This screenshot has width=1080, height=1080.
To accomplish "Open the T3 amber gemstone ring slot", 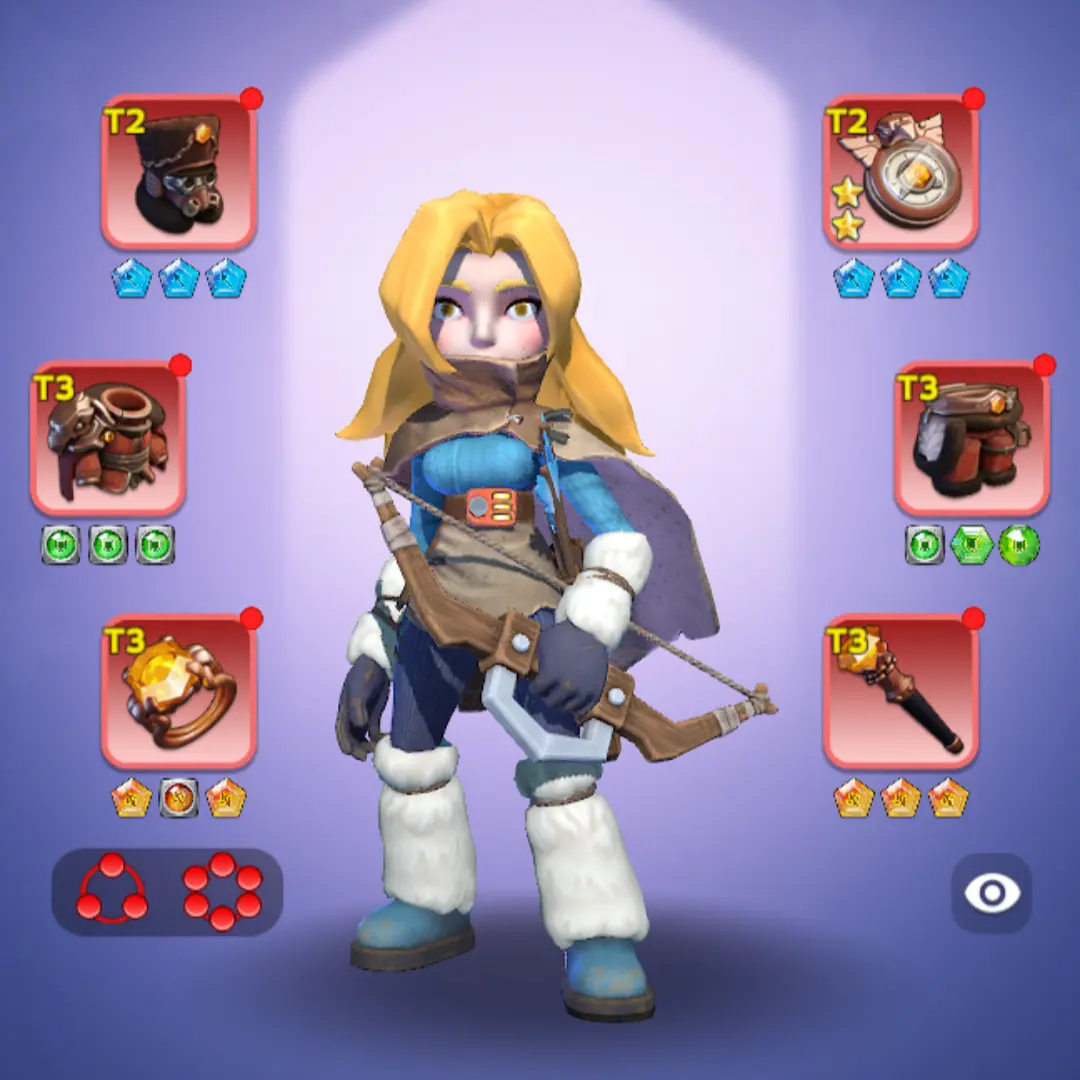I will (179, 692).
